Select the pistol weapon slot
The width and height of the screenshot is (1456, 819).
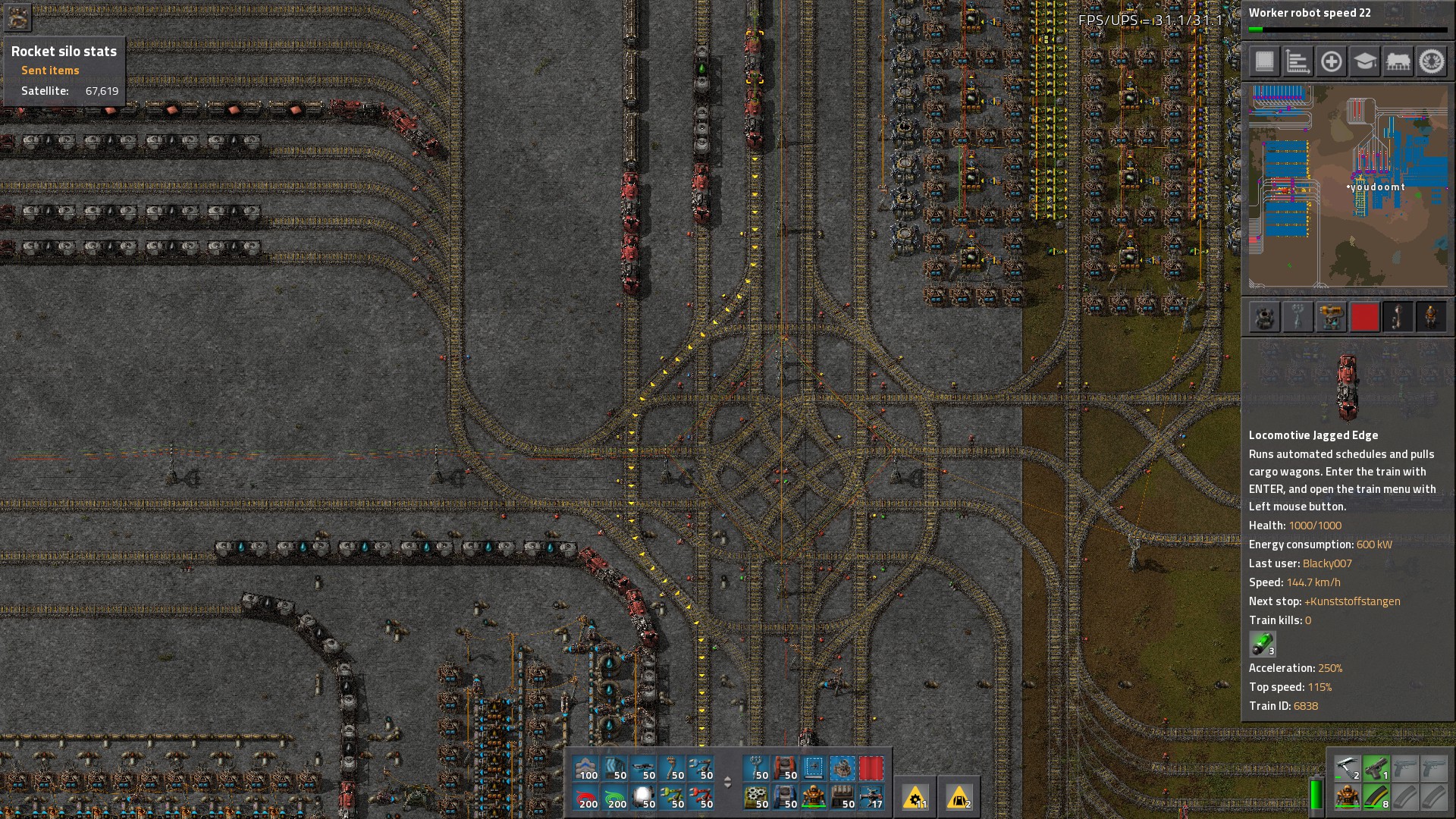pos(1376,768)
